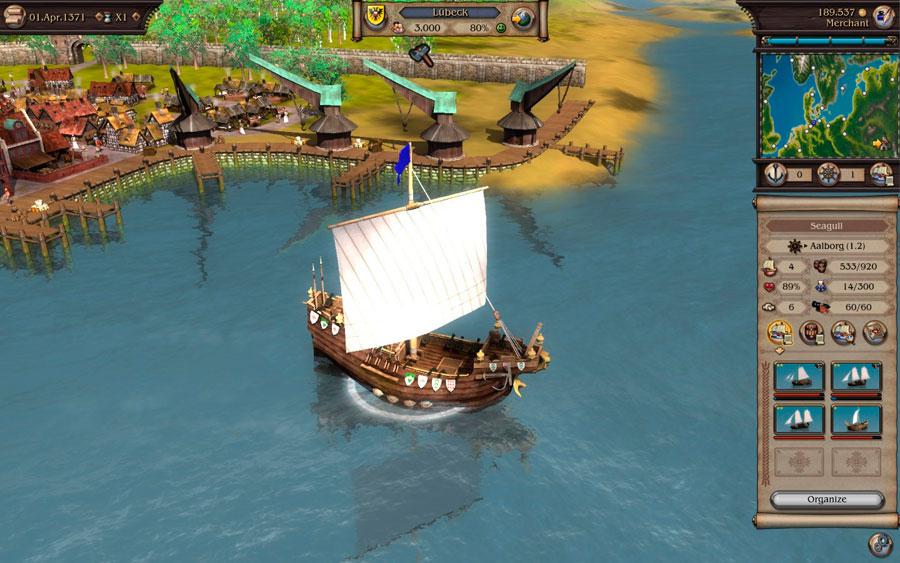Select the single-sail cog ship thumbnail
900x563 pixels.
(856, 419)
